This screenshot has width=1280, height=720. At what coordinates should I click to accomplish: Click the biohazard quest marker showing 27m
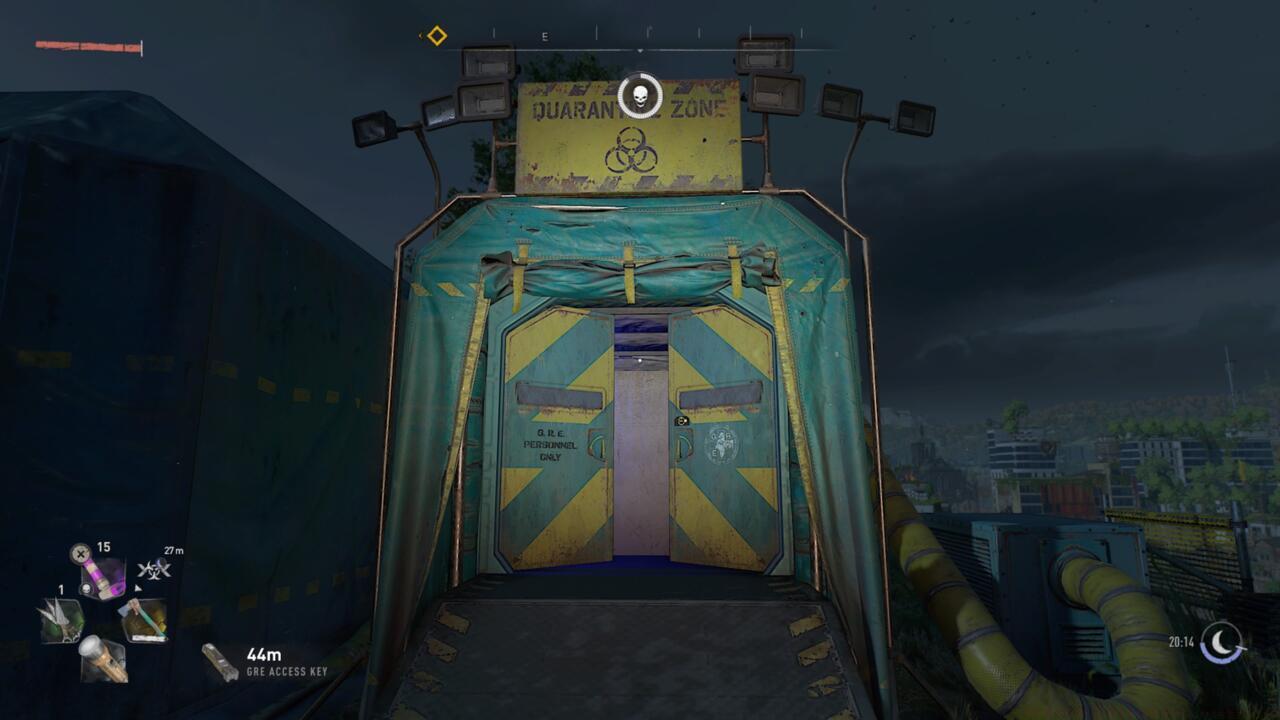coord(154,570)
